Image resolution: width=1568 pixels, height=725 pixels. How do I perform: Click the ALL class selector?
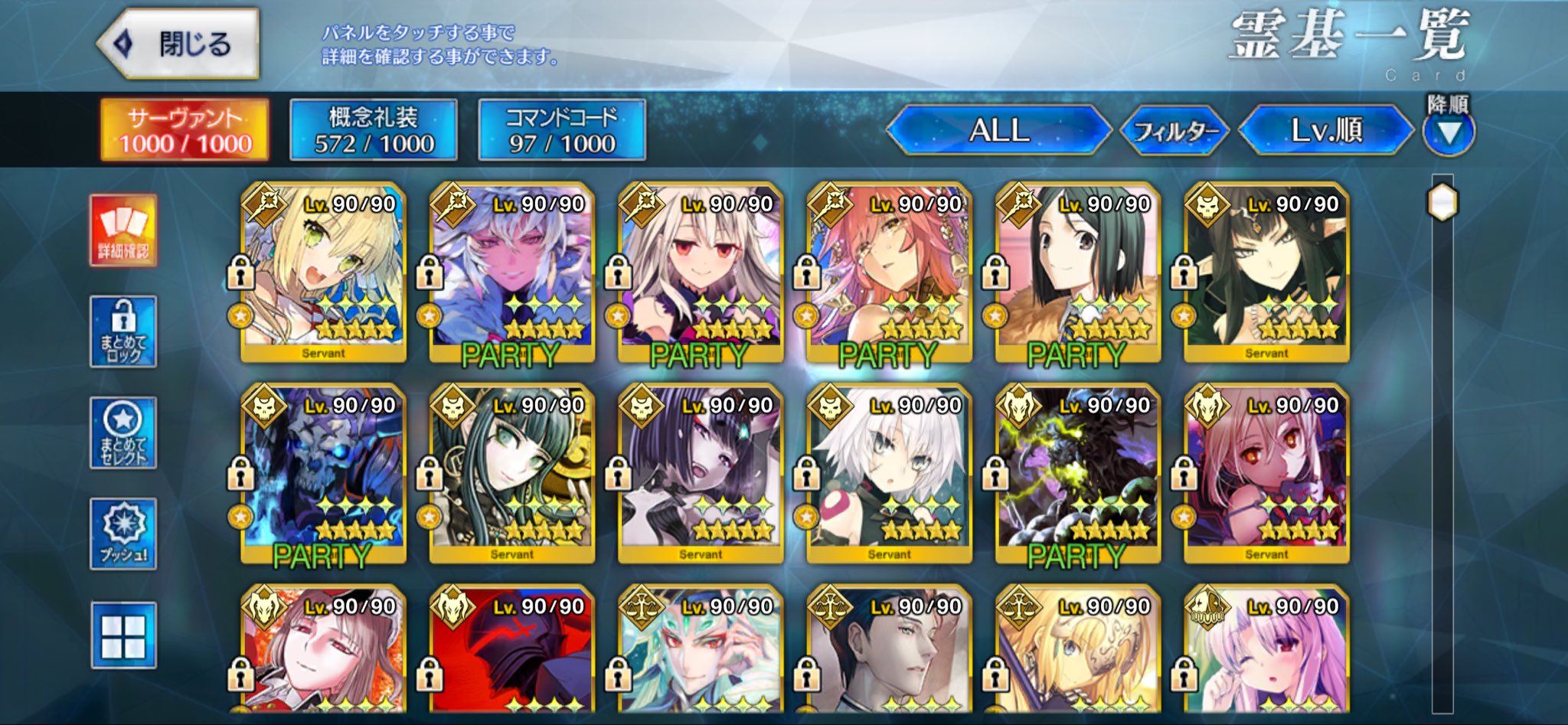(x=998, y=130)
